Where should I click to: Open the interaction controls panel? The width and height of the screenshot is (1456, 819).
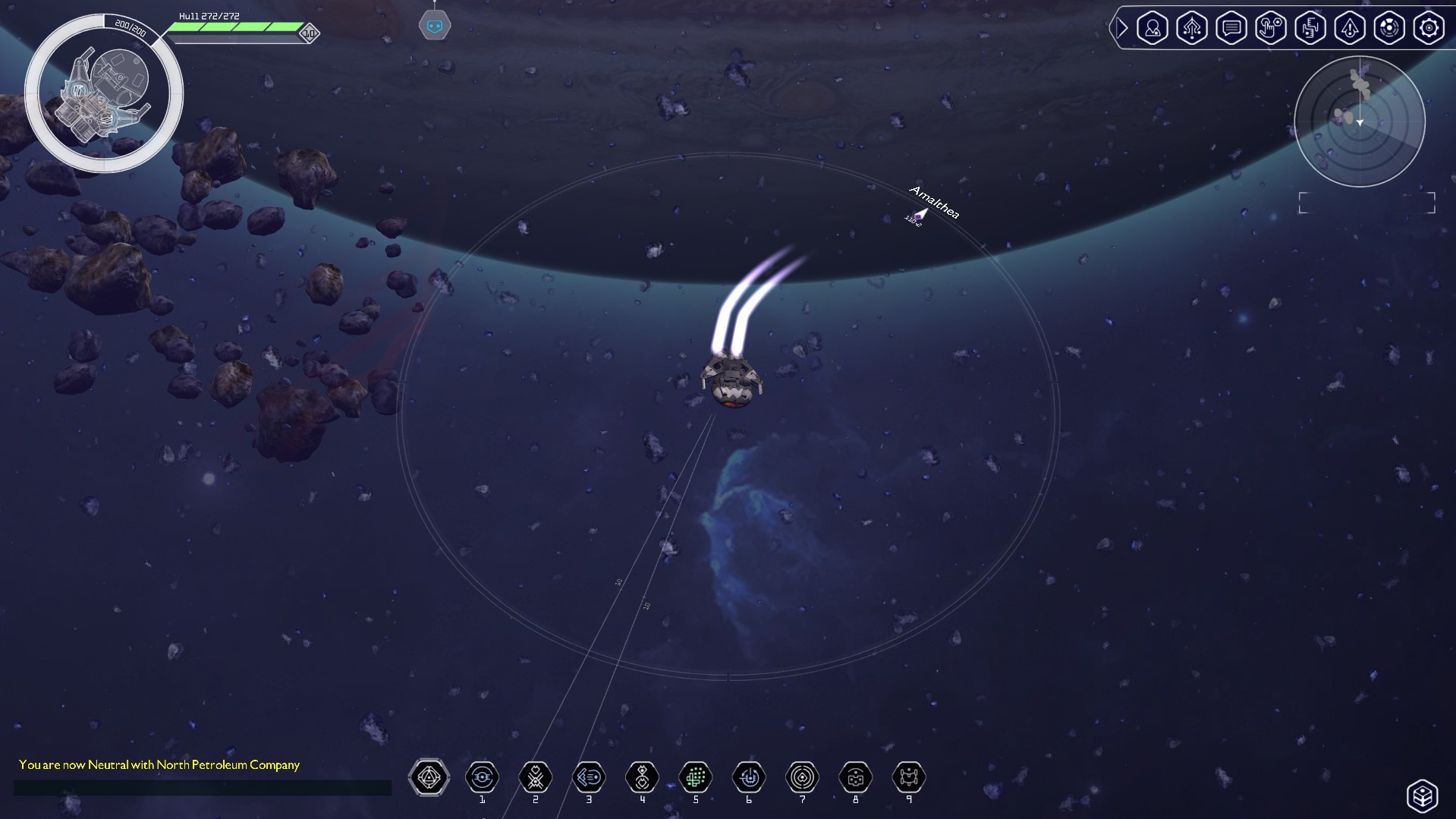pos(1271,28)
